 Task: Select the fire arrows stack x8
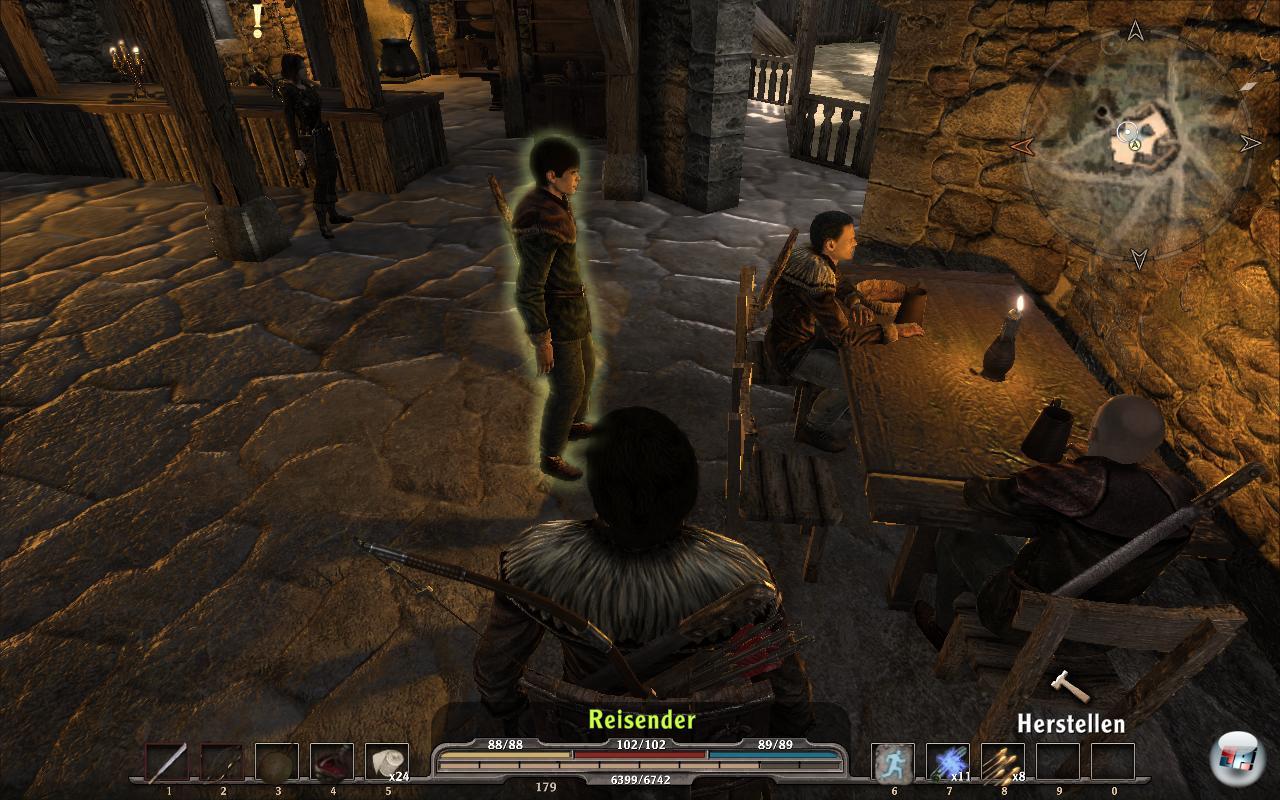click(1002, 763)
